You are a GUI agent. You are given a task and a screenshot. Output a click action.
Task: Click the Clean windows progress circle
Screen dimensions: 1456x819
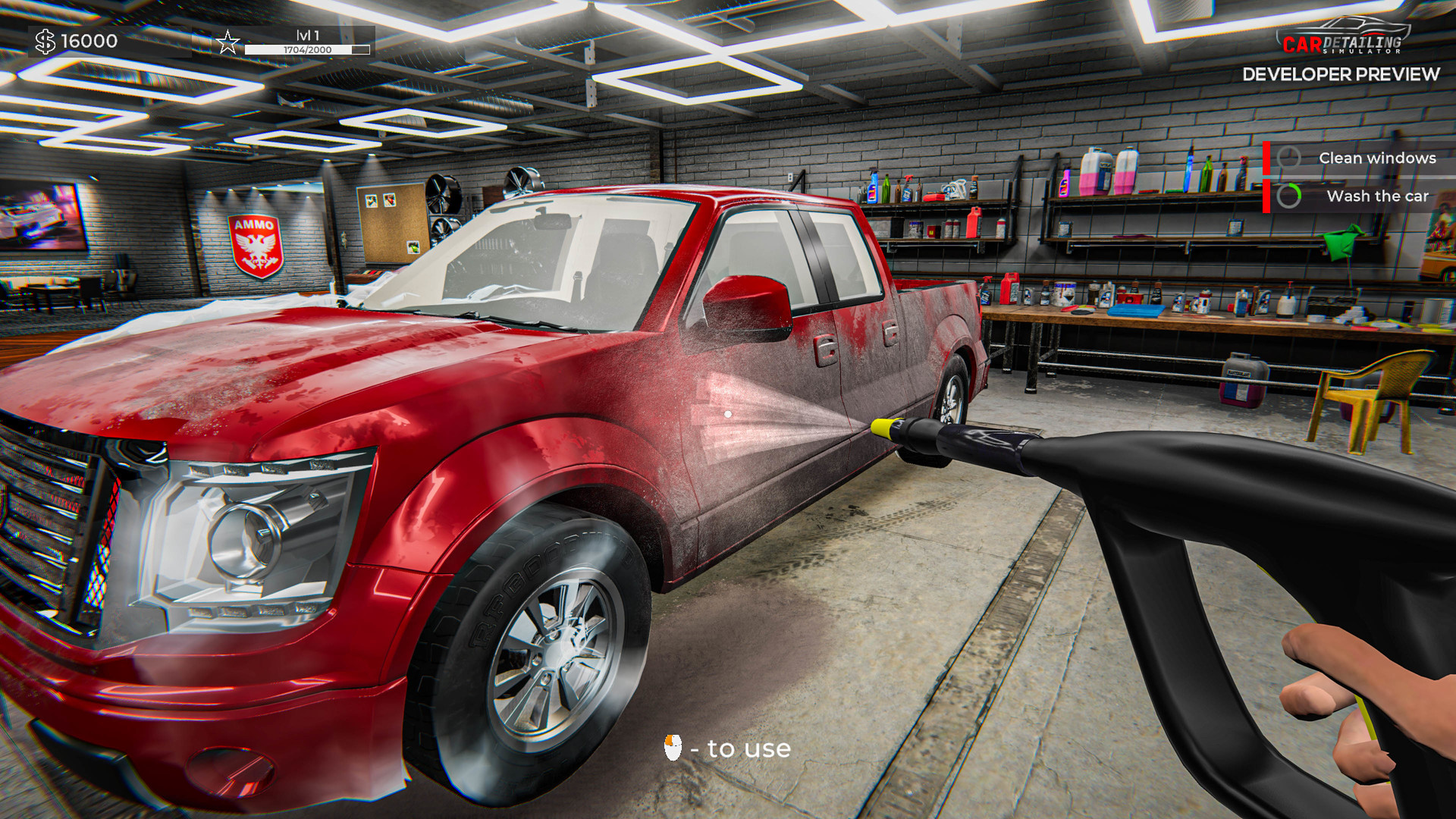(x=1289, y=157)
